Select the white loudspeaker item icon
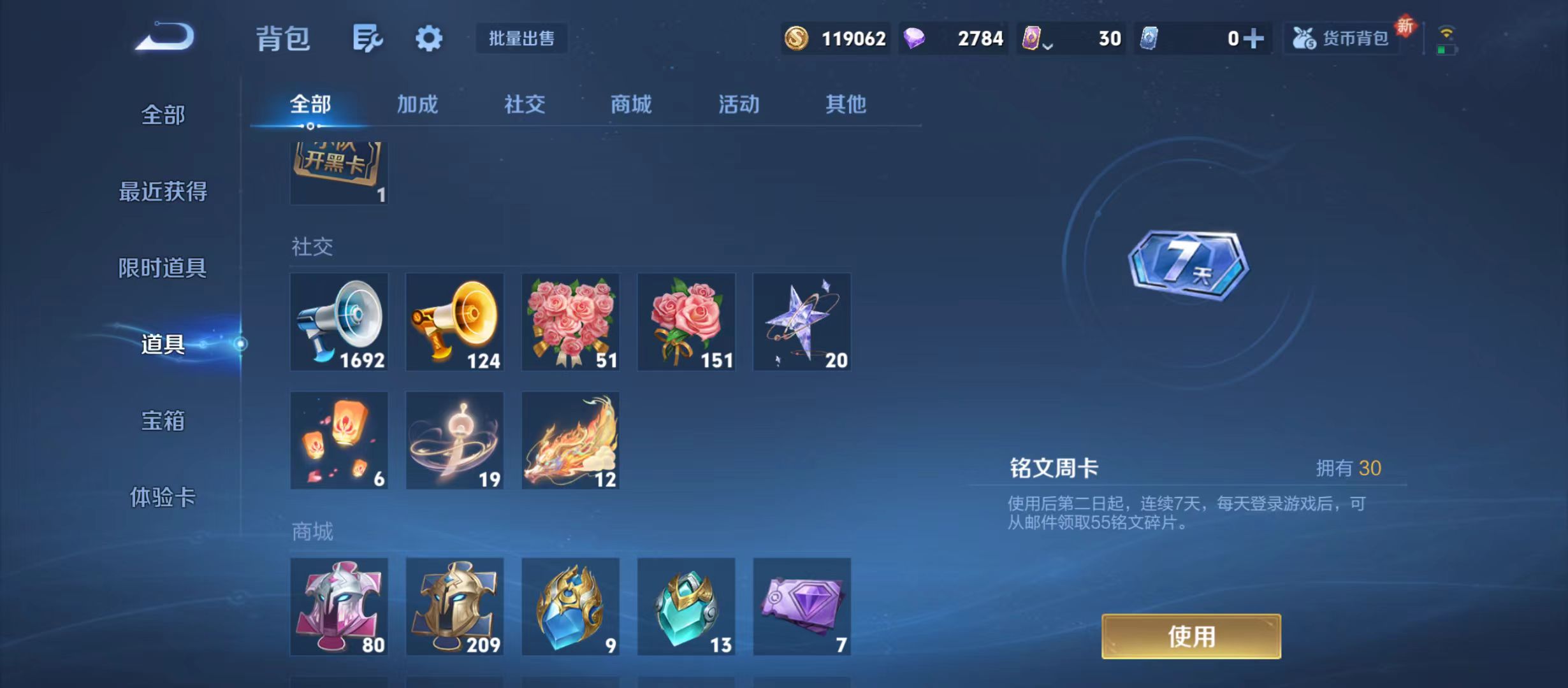 coord(339,322)
